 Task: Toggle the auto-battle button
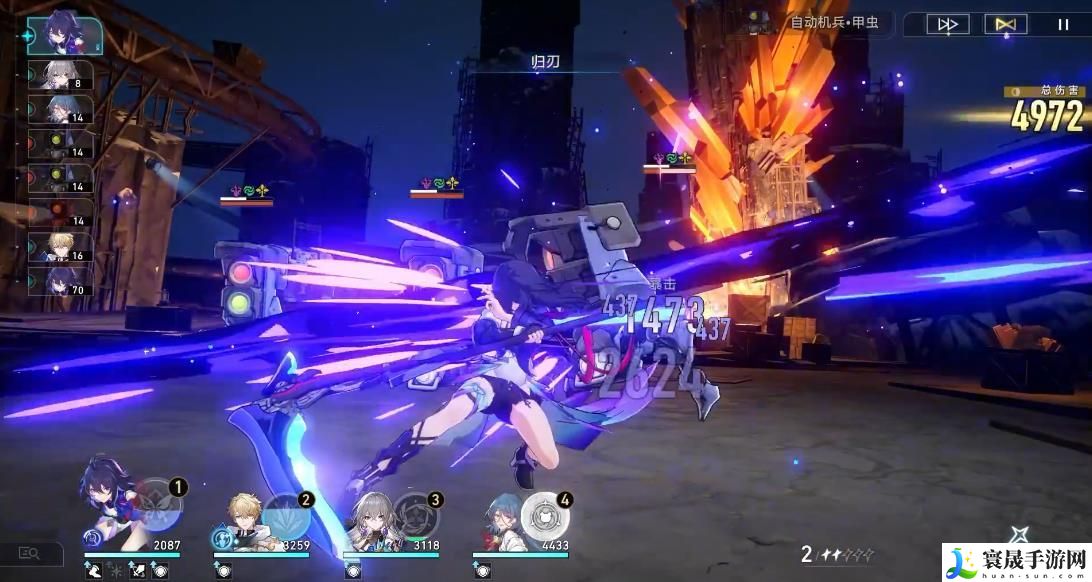[1005, 24]
